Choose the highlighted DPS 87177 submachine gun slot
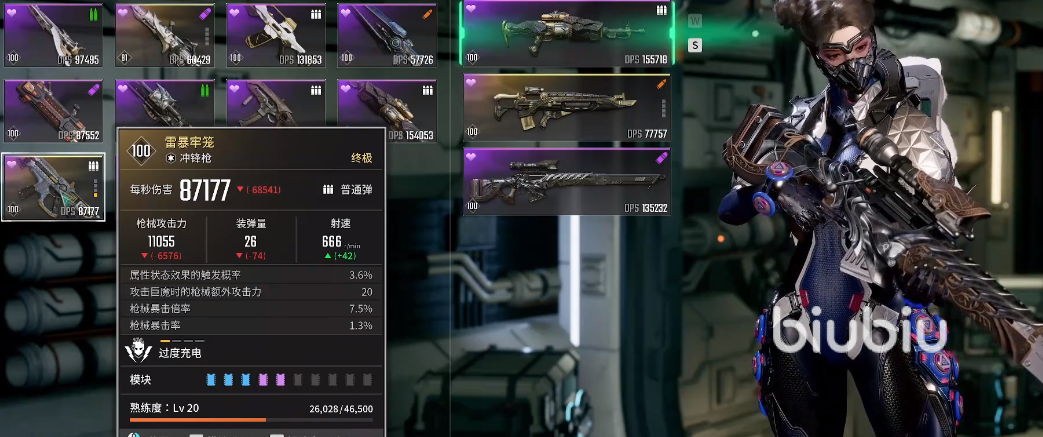This screenshot has height=437, width=1043. (x=55, y=186)
